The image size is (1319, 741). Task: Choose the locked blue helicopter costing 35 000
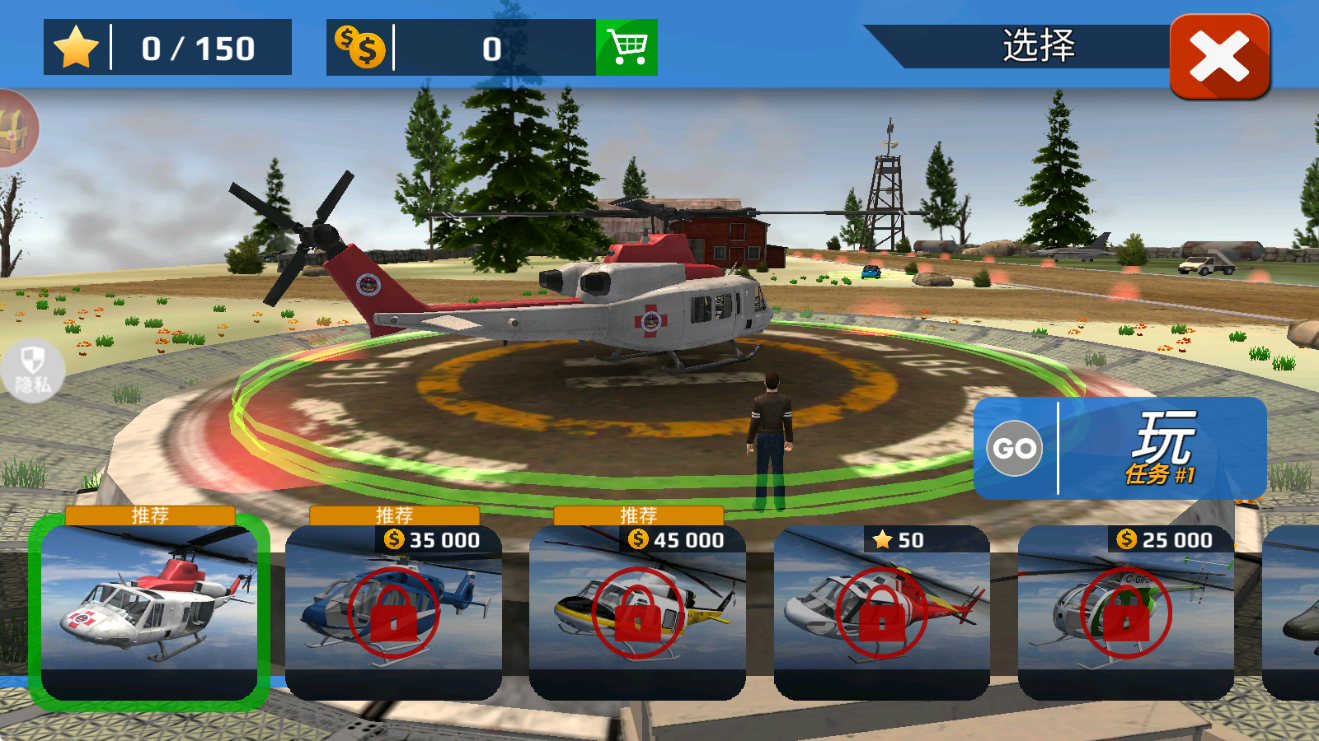point(393,612)
